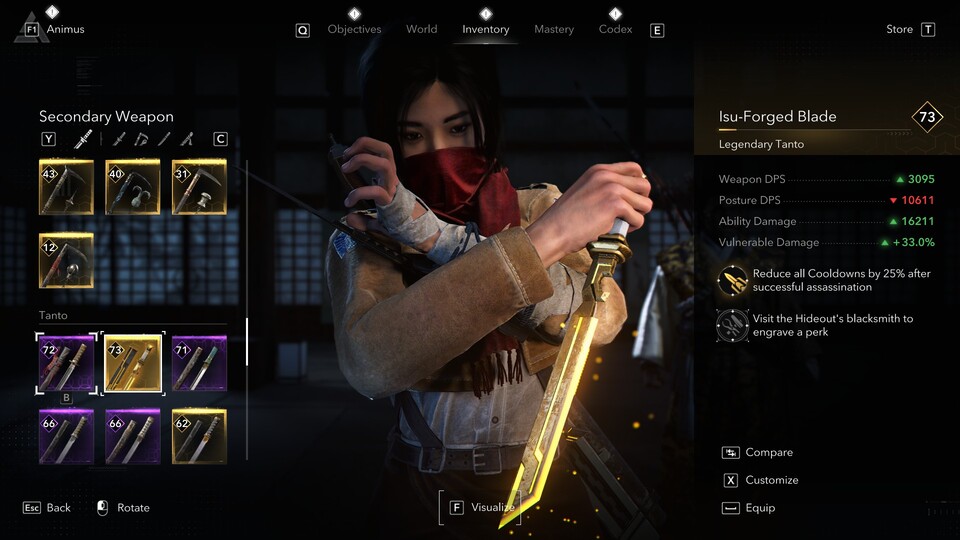Select the level 31 kusarigama slot
Viewport: 960px width, 540px height.
(x=199, y=186)
